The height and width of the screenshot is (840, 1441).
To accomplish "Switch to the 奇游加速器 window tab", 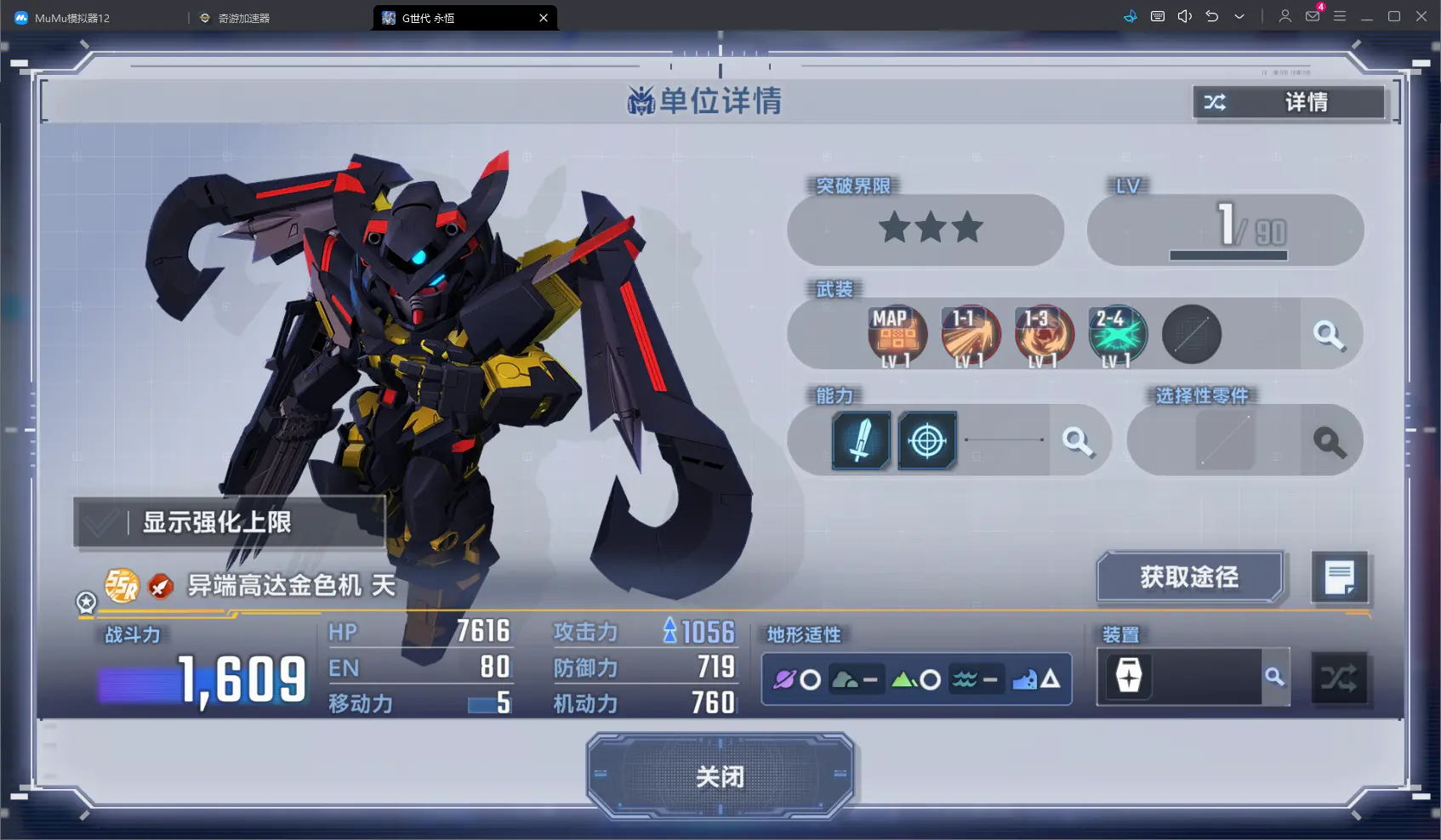I will [x=243, y=18].
